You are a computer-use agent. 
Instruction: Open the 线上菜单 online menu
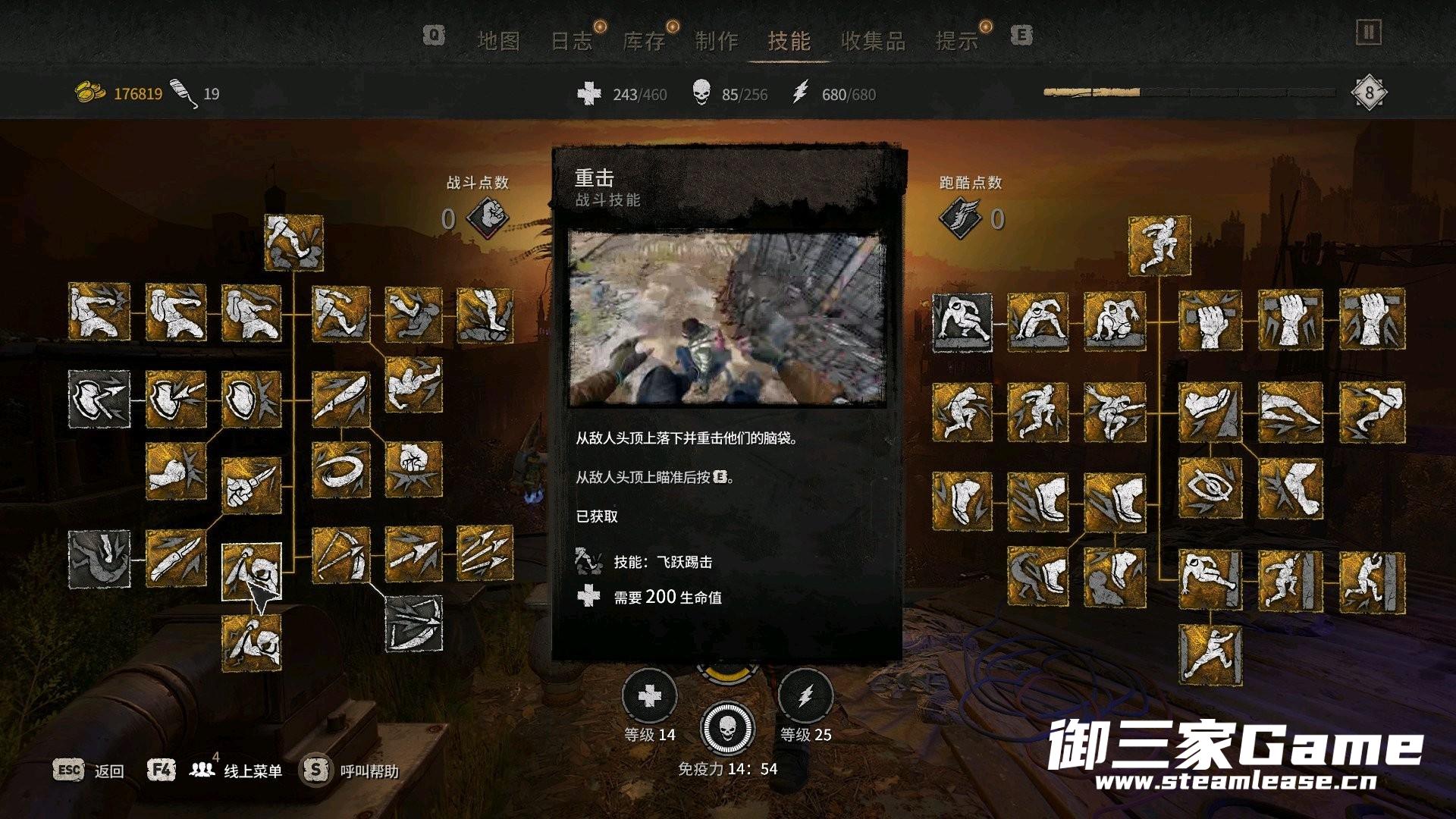click(x=253, y=771)
